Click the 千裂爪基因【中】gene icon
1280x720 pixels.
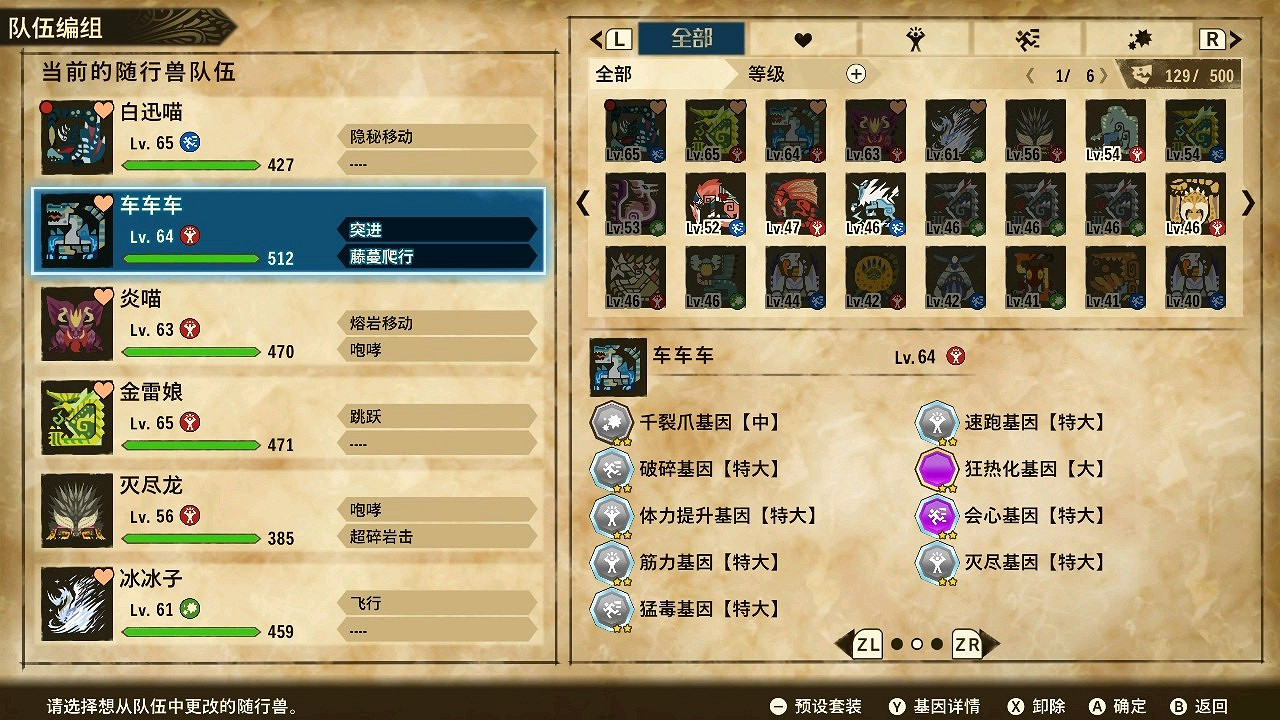point(613,423)
